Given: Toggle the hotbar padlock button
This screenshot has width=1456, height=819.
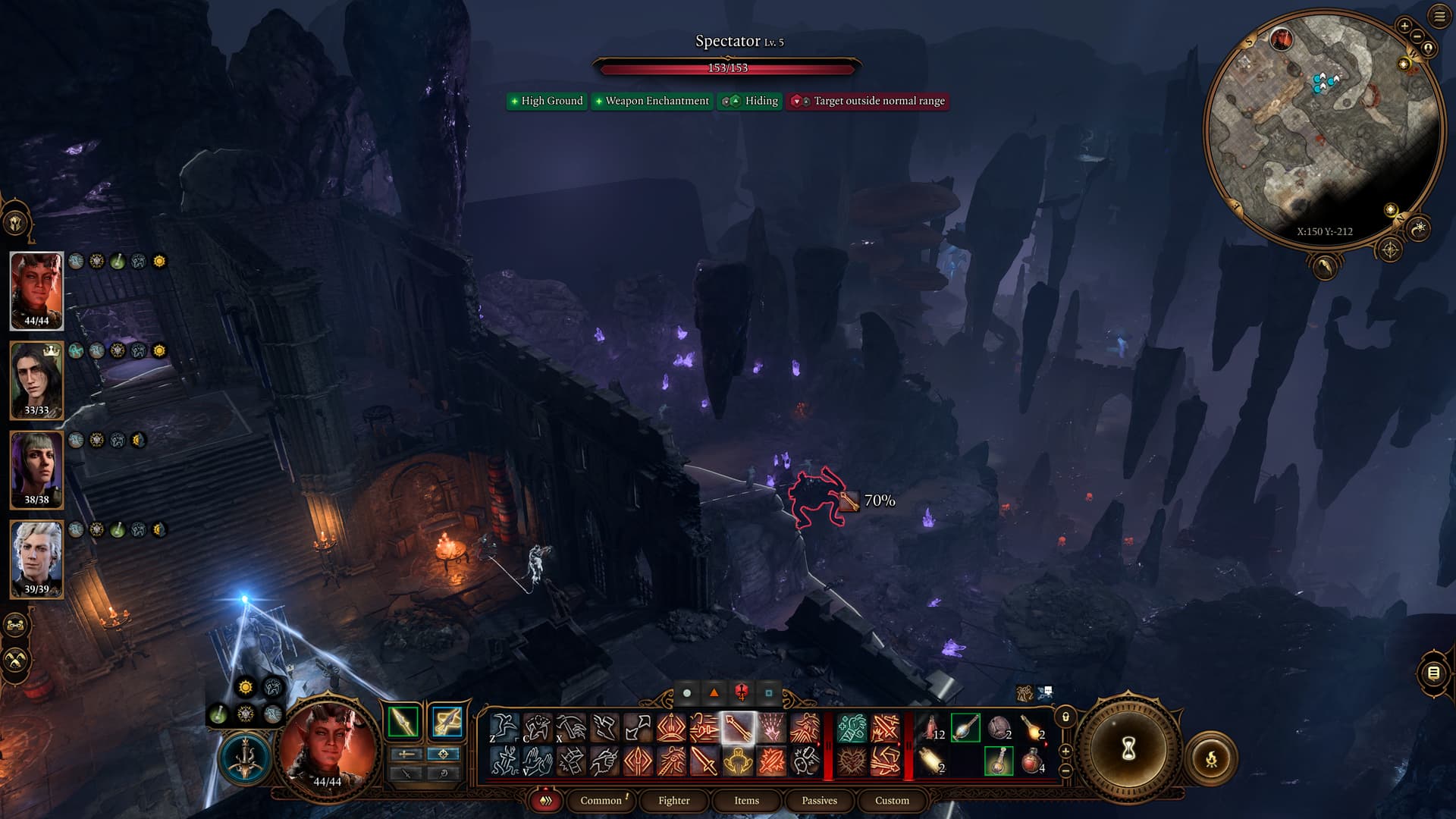Looking at the screenshot, I should click(1065, 717).
